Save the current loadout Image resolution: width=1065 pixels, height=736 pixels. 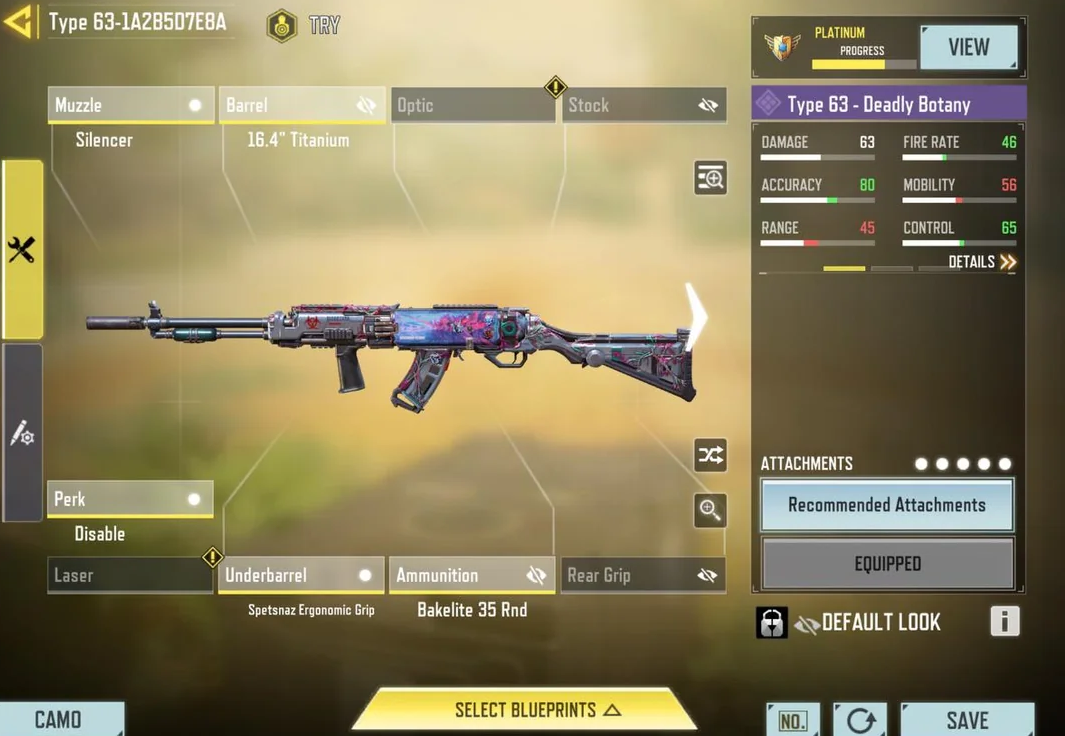(x=967, y=719)
